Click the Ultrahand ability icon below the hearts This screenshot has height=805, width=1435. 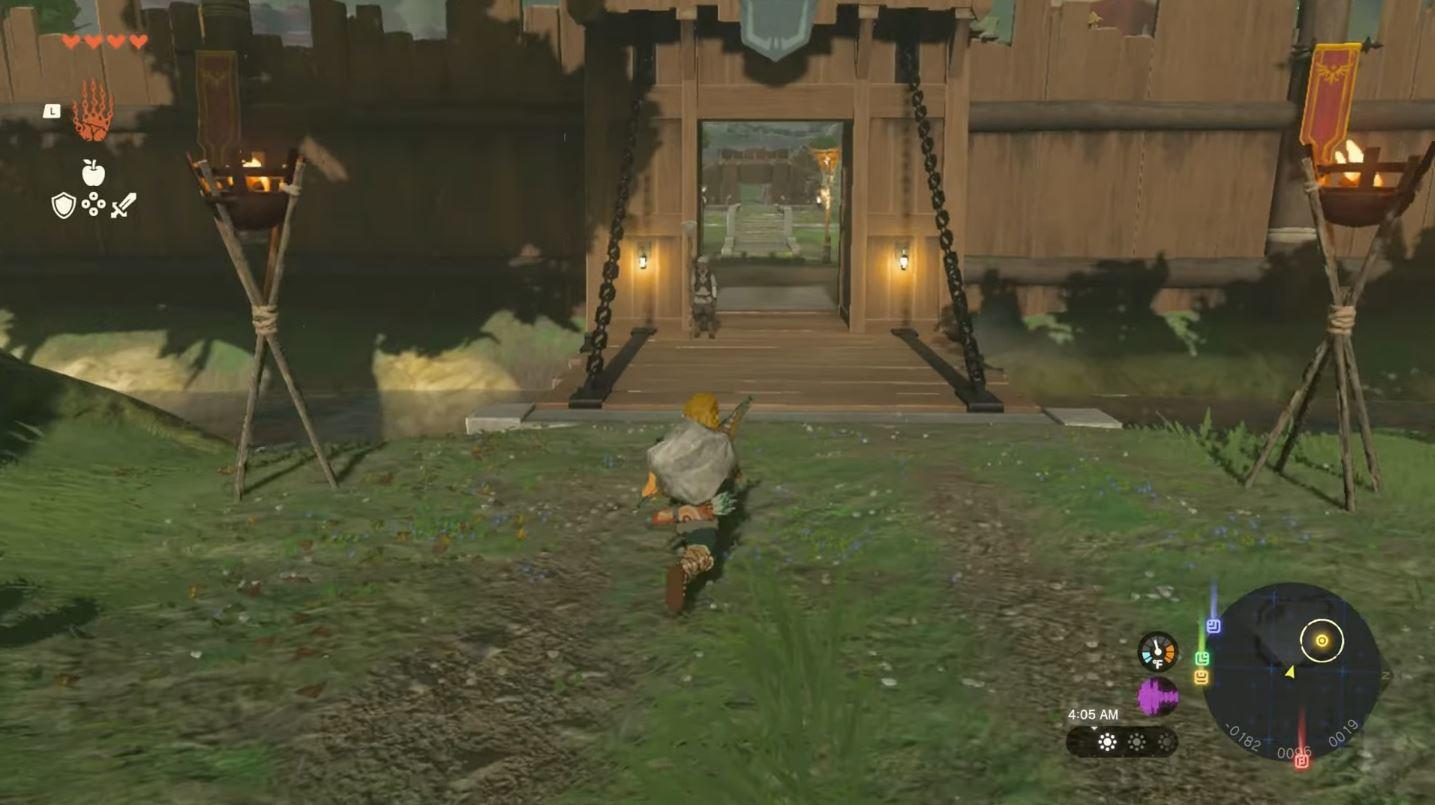tap(91, 110)
